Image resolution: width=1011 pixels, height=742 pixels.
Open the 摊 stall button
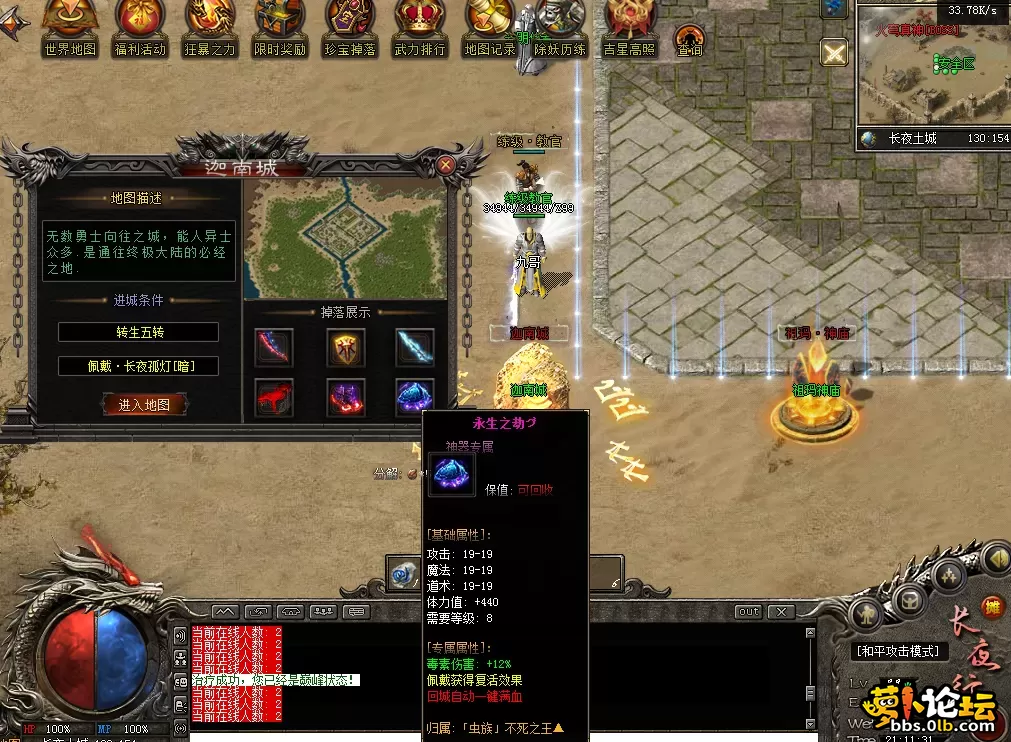(x=992, y=604)
